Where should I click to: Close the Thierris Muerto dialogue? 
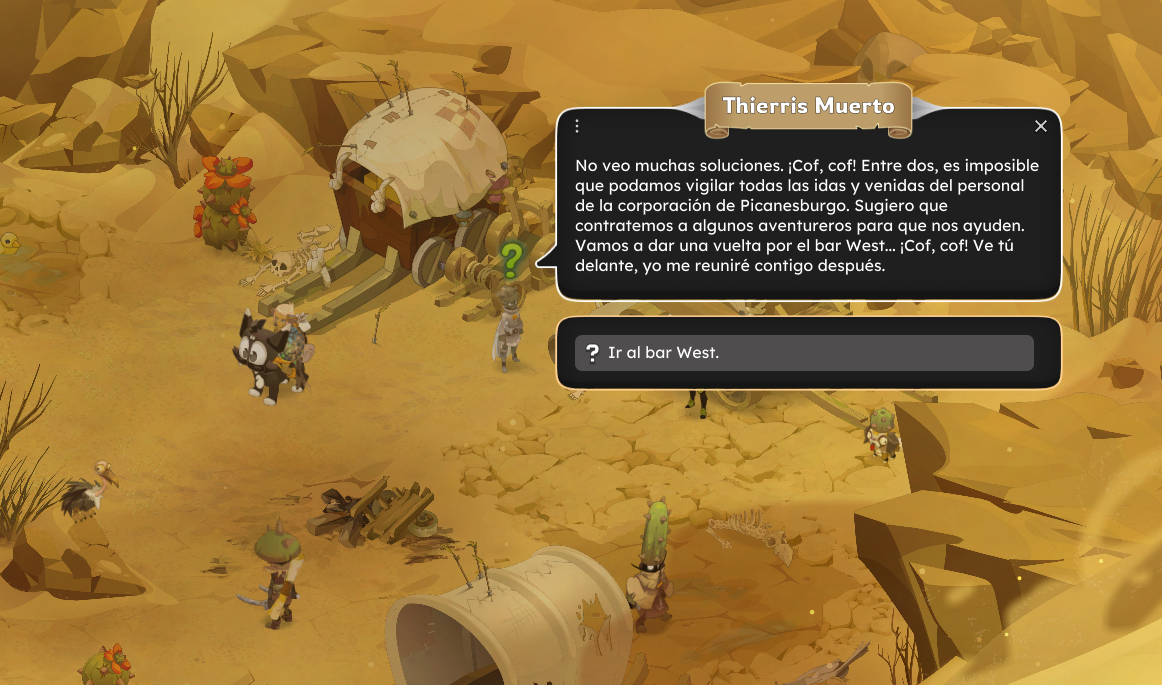point(1041,126)
